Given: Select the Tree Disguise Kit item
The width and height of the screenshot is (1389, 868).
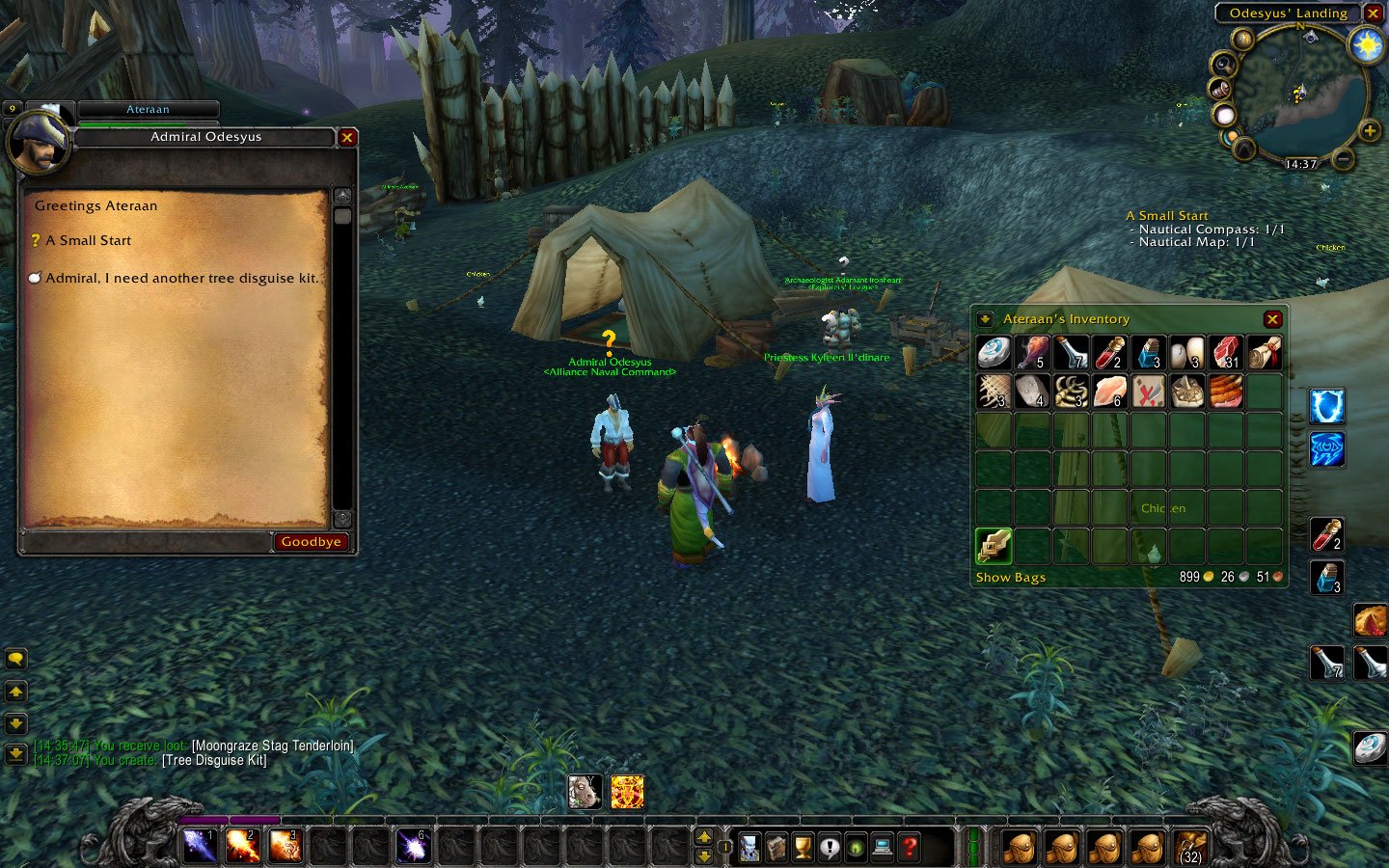Looking at the screenshot, I should pos(994,546).
